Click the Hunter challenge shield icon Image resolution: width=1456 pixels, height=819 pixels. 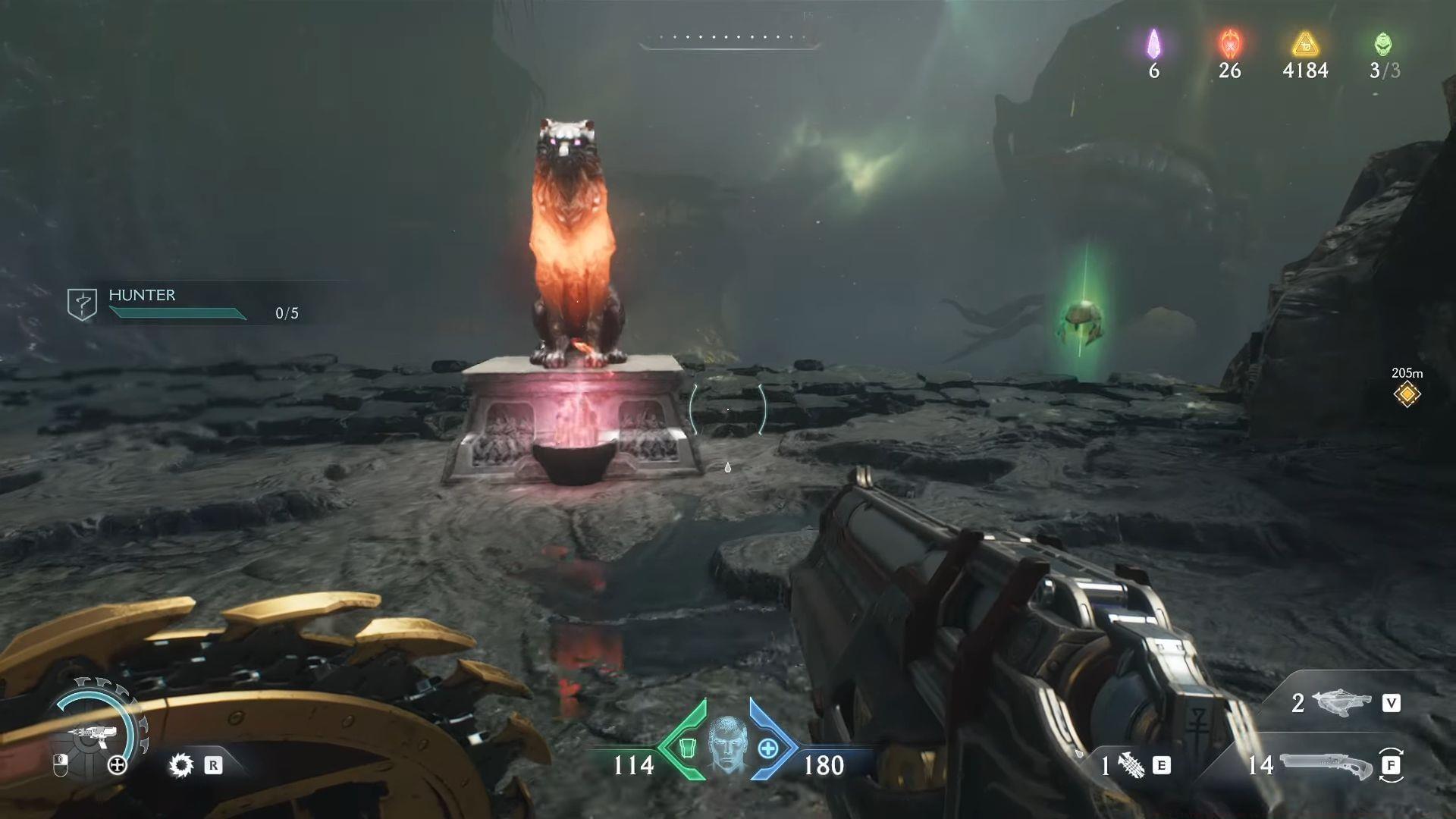pos(83,303)
